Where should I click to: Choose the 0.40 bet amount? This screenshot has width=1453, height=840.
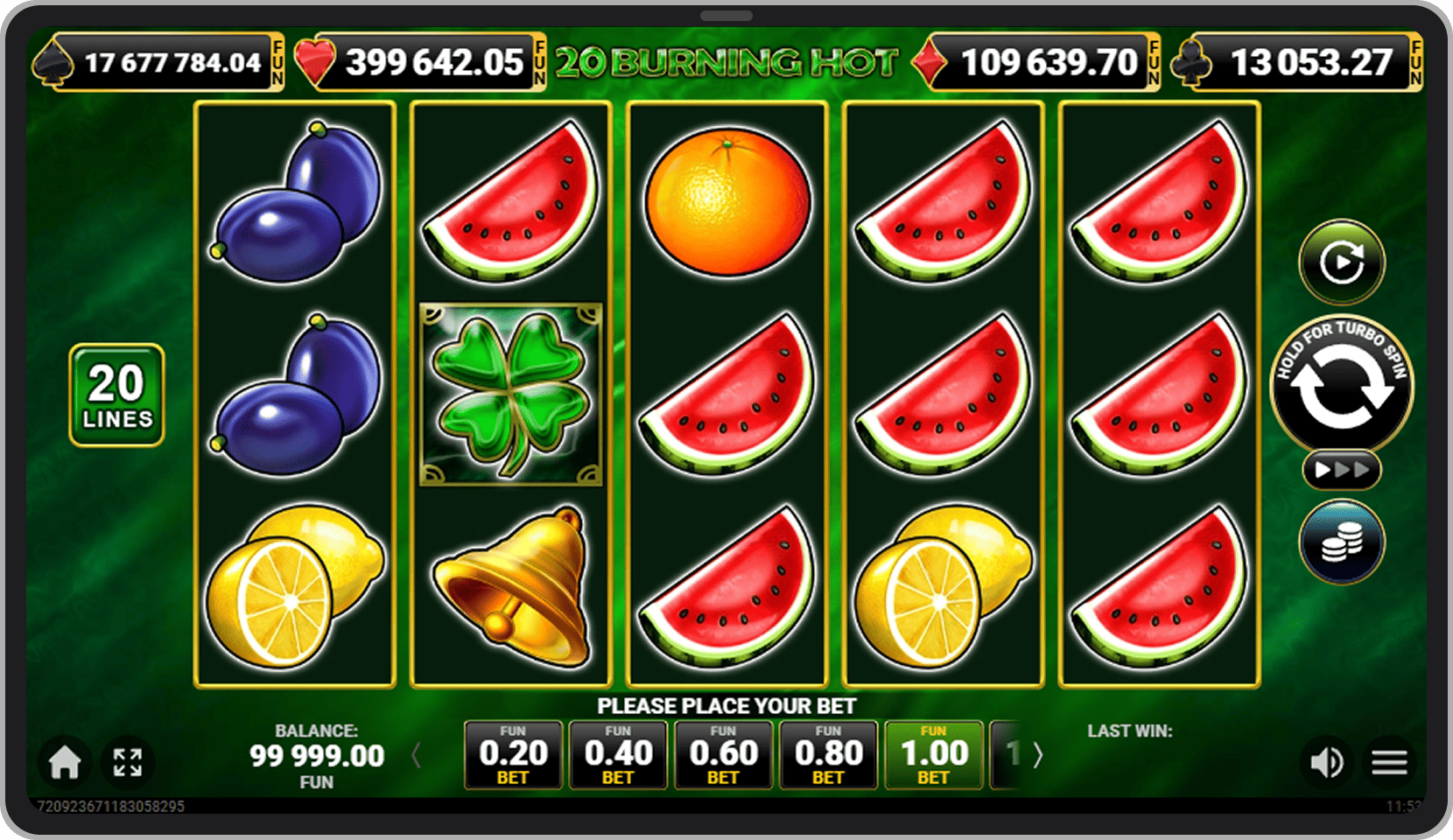(x=618, y=754)
